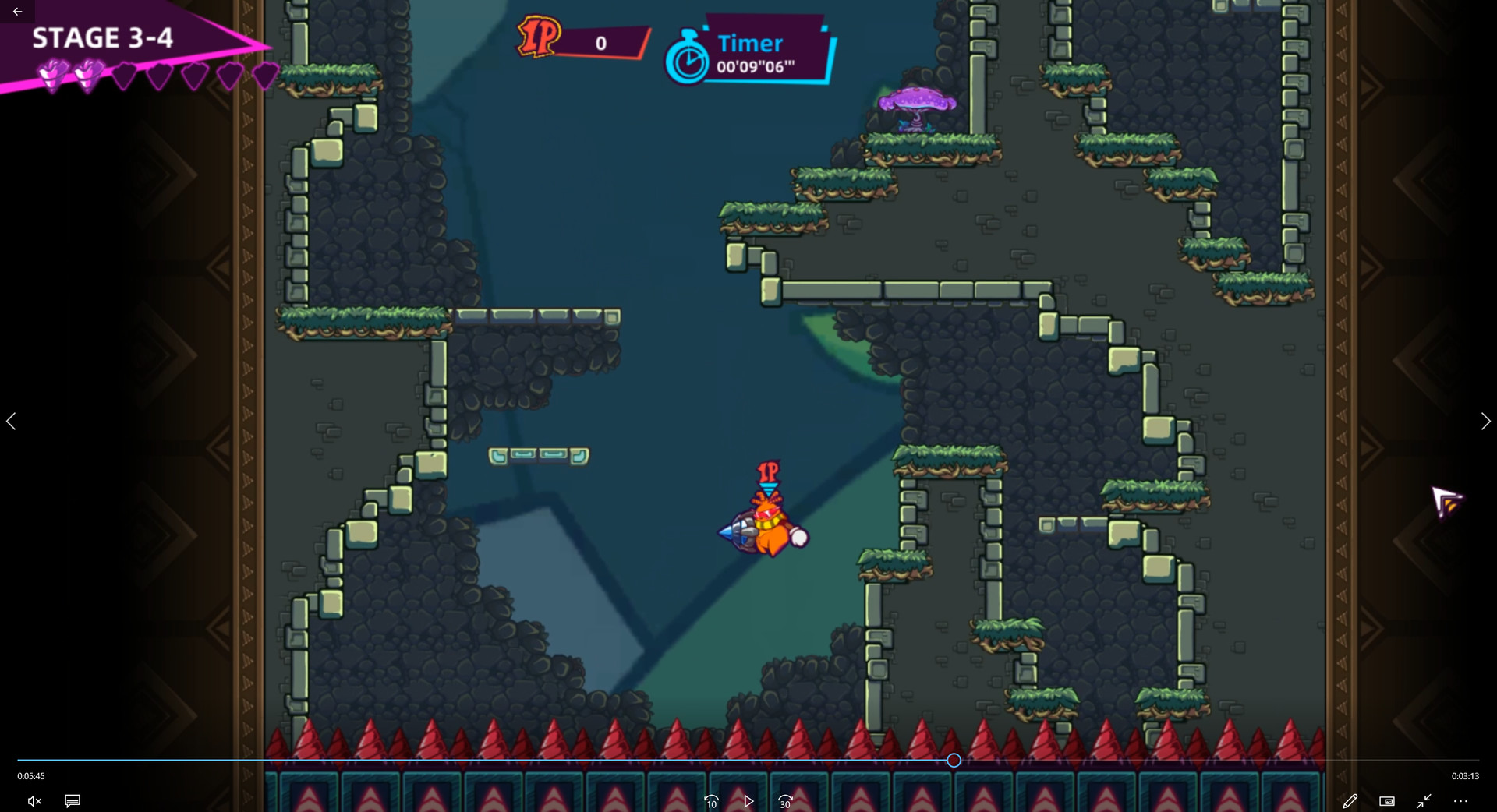Click the STAGE 3-4 banner
Image resolution: width=1497 pixels, height=812 pixels.
pyautogui.click(x=102, y=37)
